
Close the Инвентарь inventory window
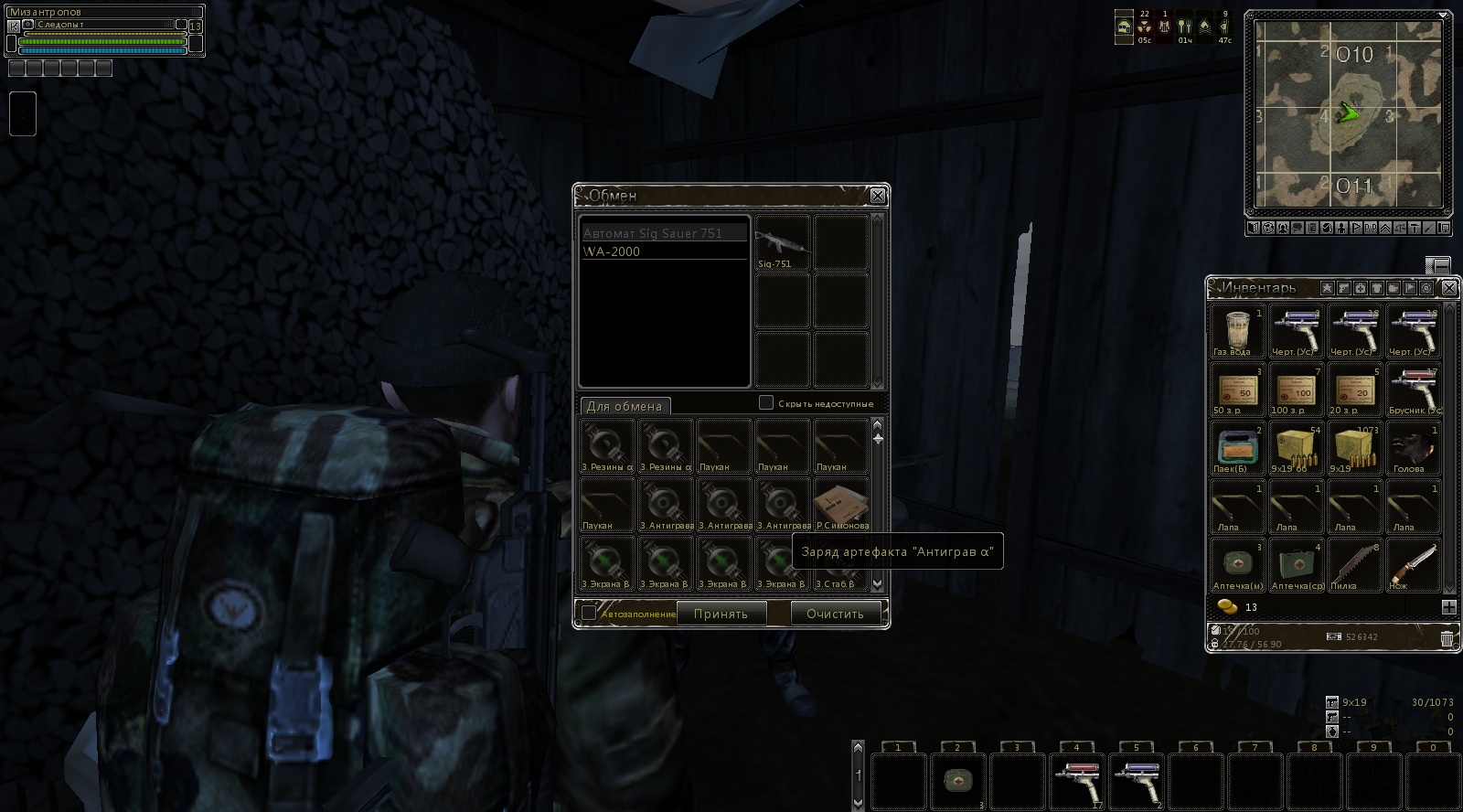click(x=1448, y=288)
